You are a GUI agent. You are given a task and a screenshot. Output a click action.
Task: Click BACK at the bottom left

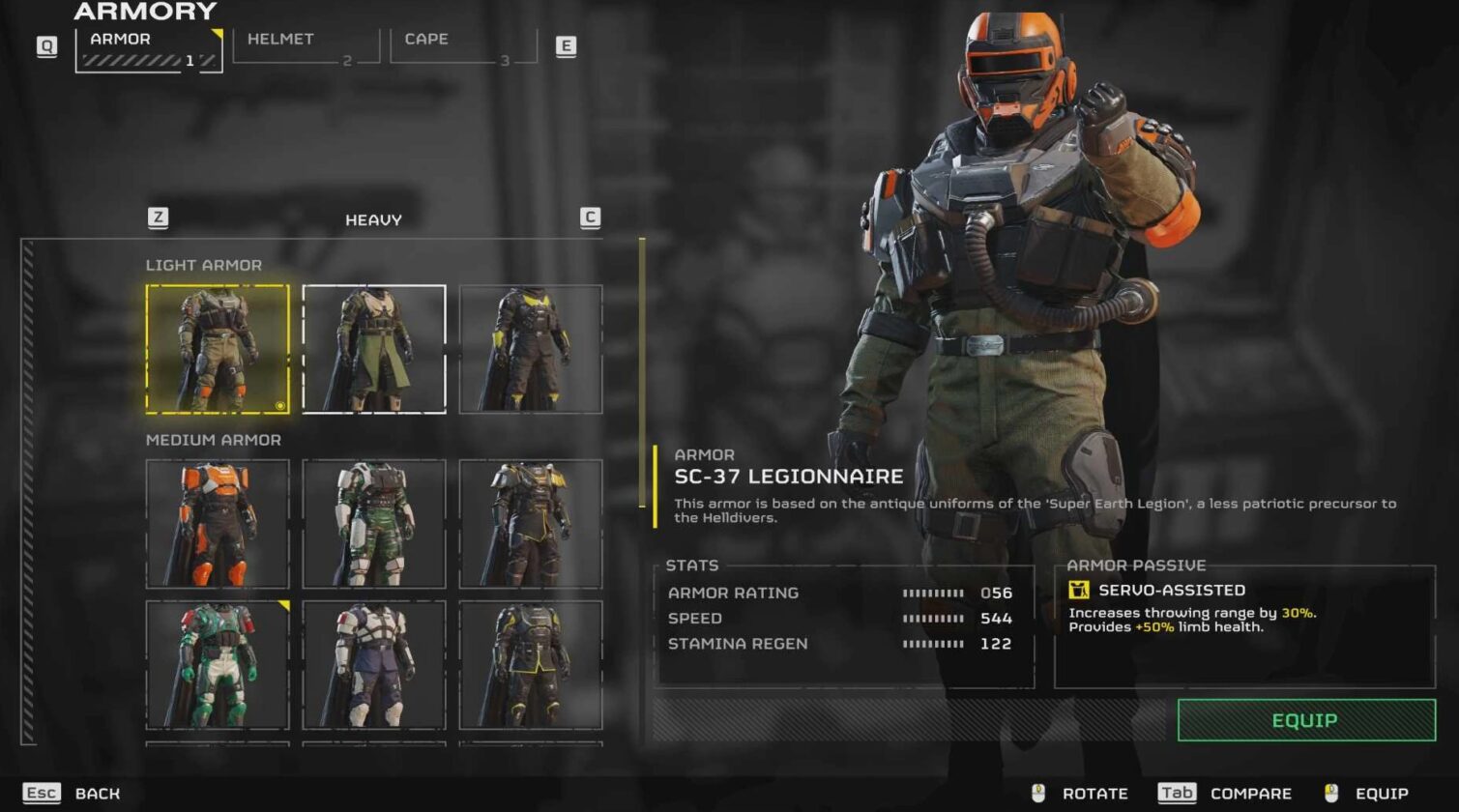[x=96, y=793]
